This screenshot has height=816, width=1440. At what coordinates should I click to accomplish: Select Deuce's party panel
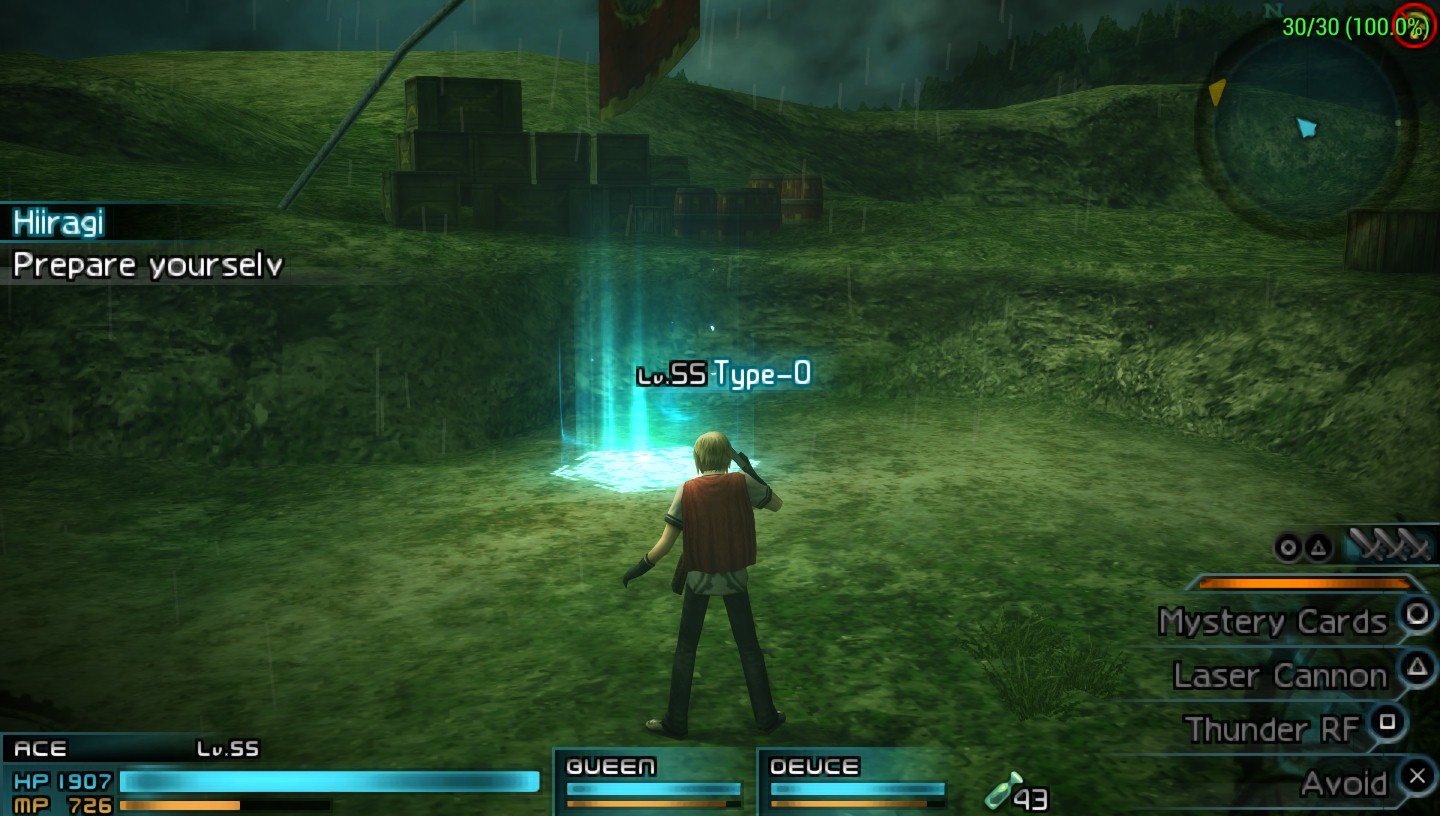click(856, 782)
